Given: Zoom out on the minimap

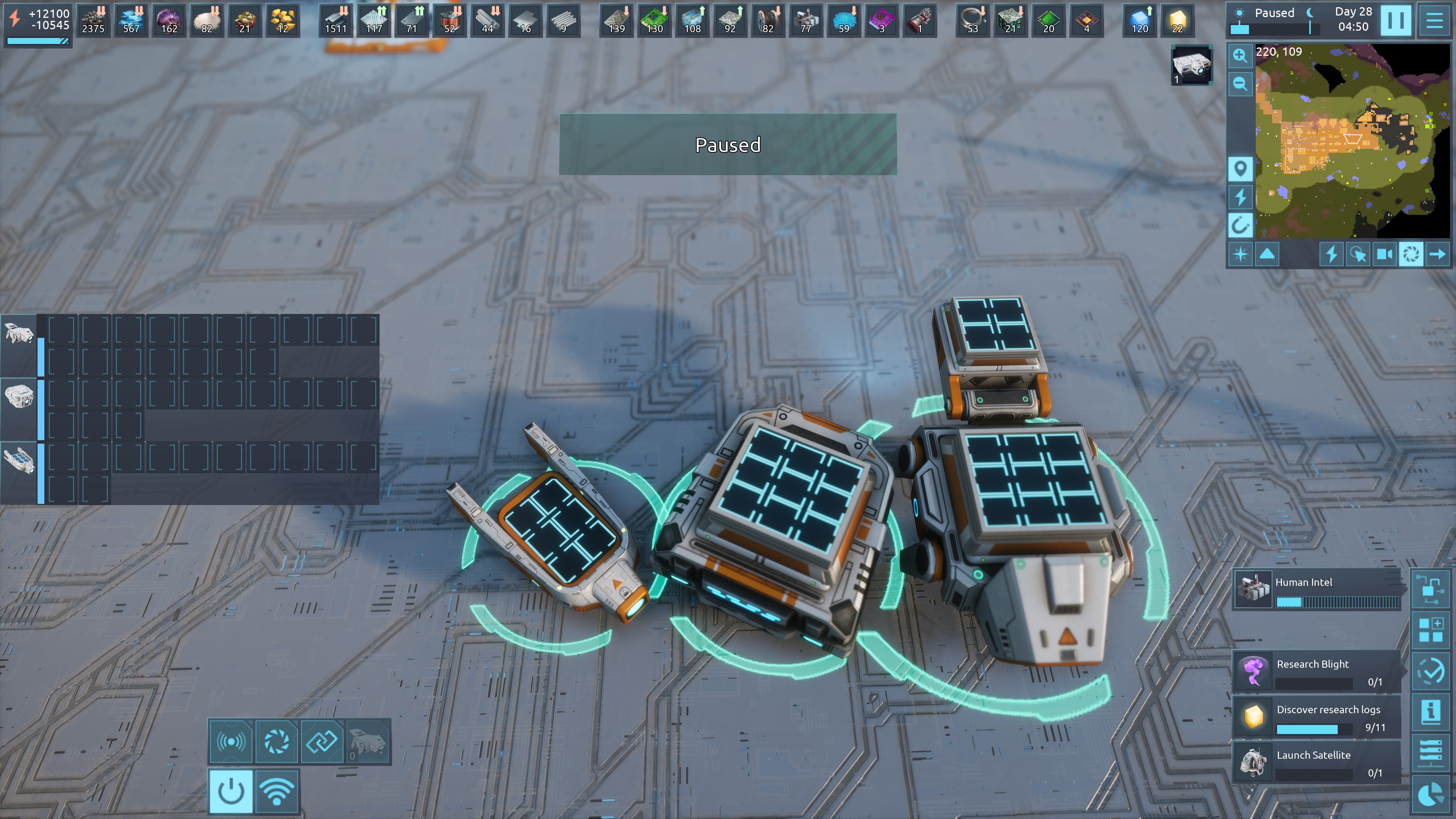Looking at the screenshot, I should (x=1240, y=84).
